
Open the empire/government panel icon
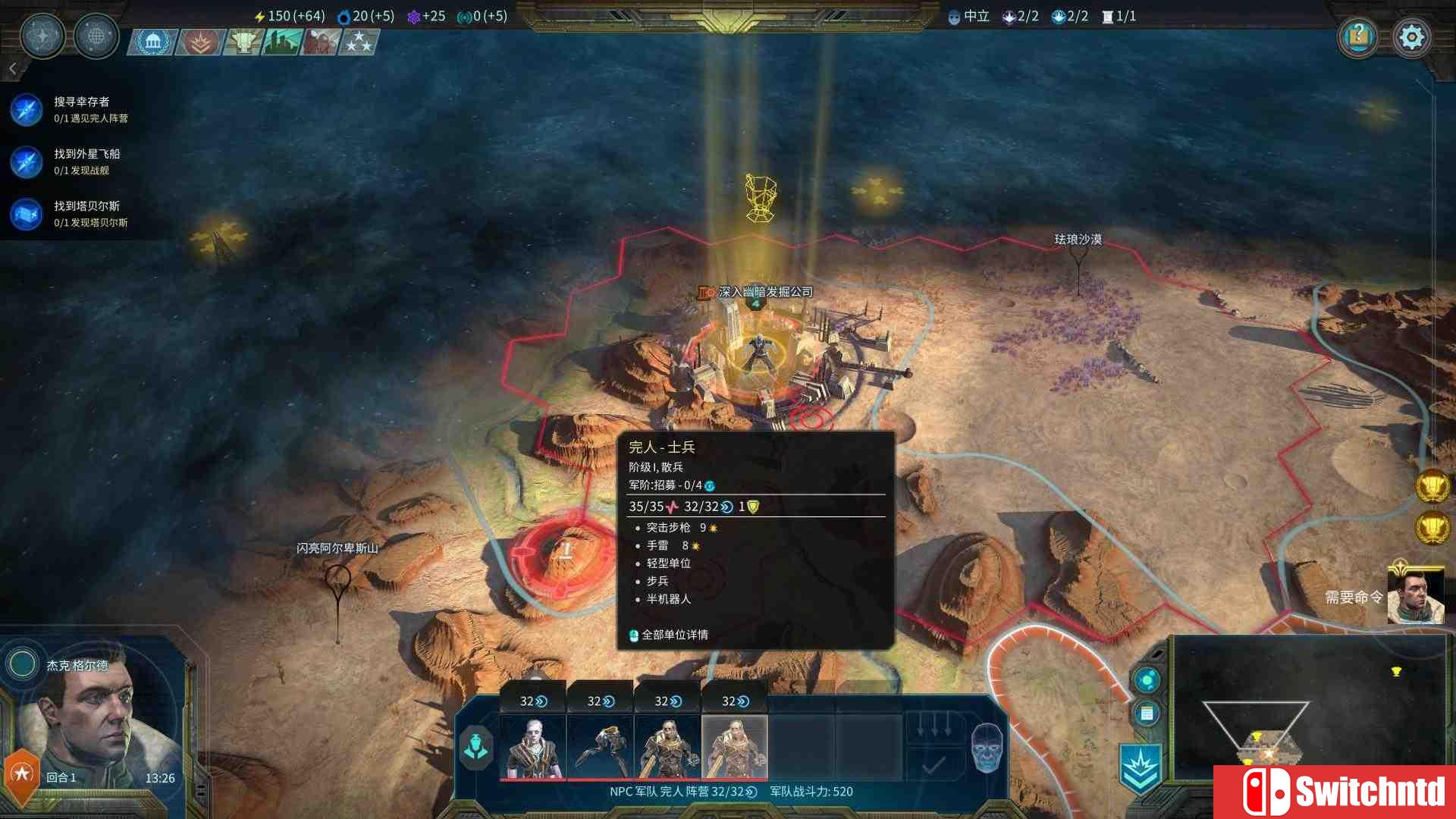point(152,42)
